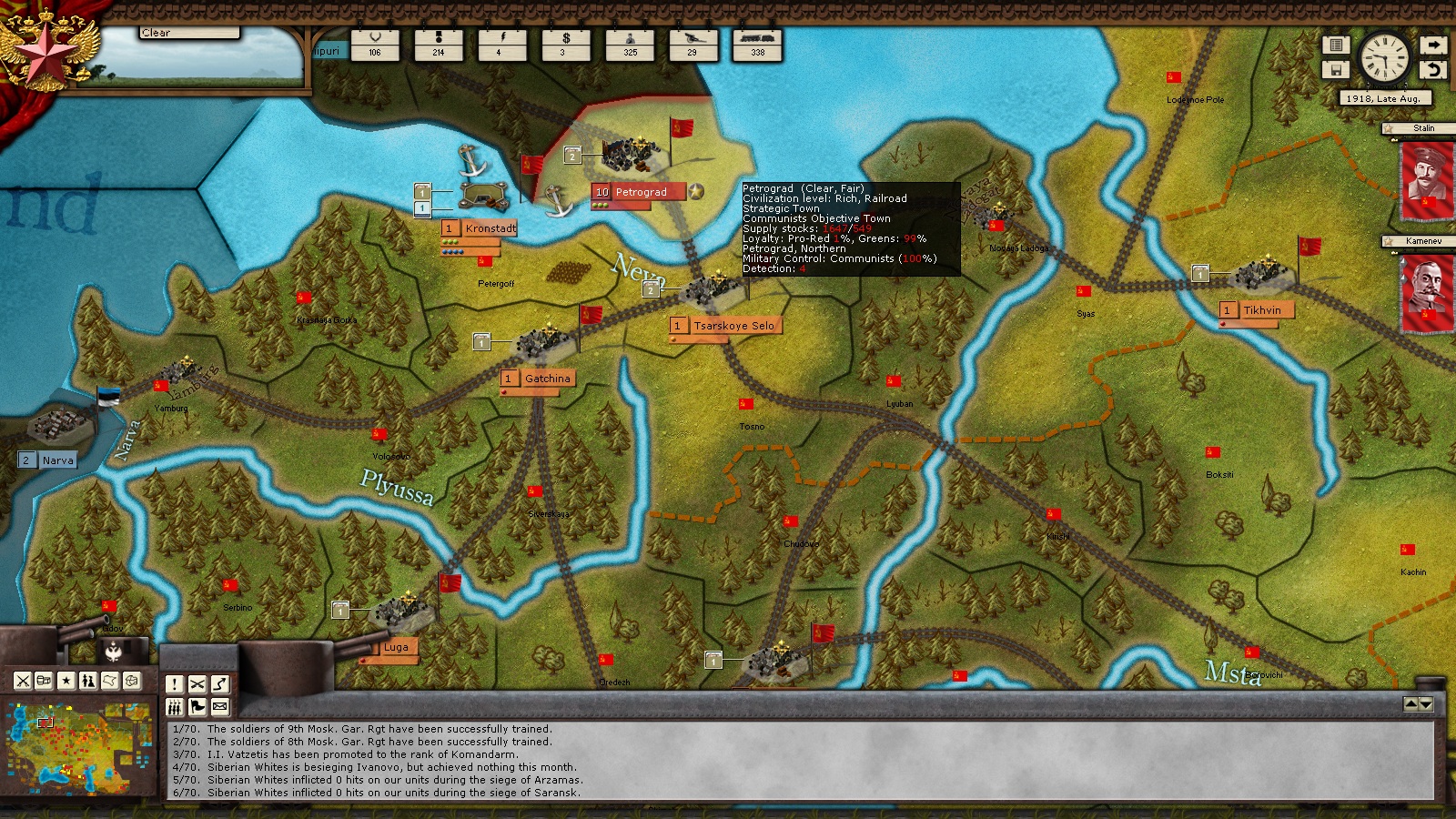Viewport: 1456px width, 819px height.
Task: Click the minimap overview
Action: 77,745
